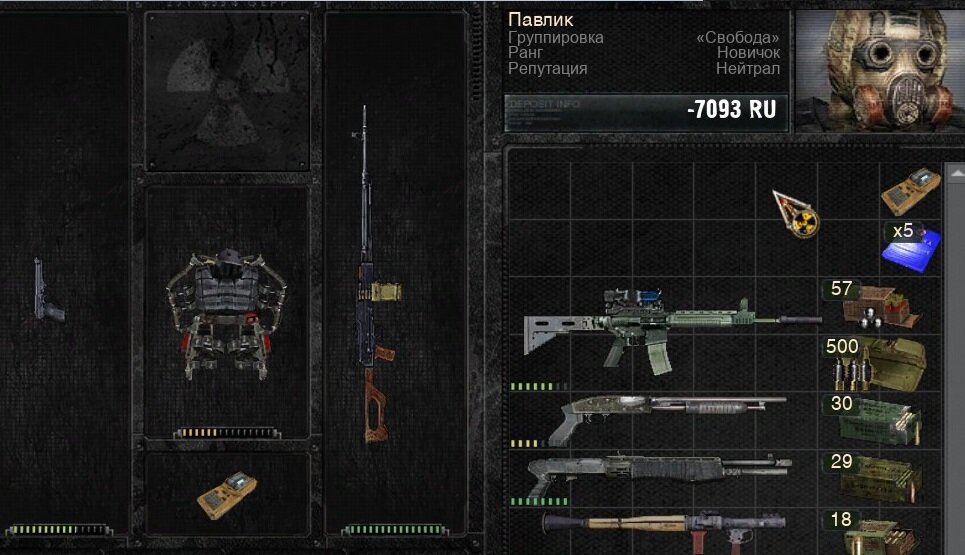
Task: Click the detector equipped below the exoskeleton
Action: pos(226,493)
